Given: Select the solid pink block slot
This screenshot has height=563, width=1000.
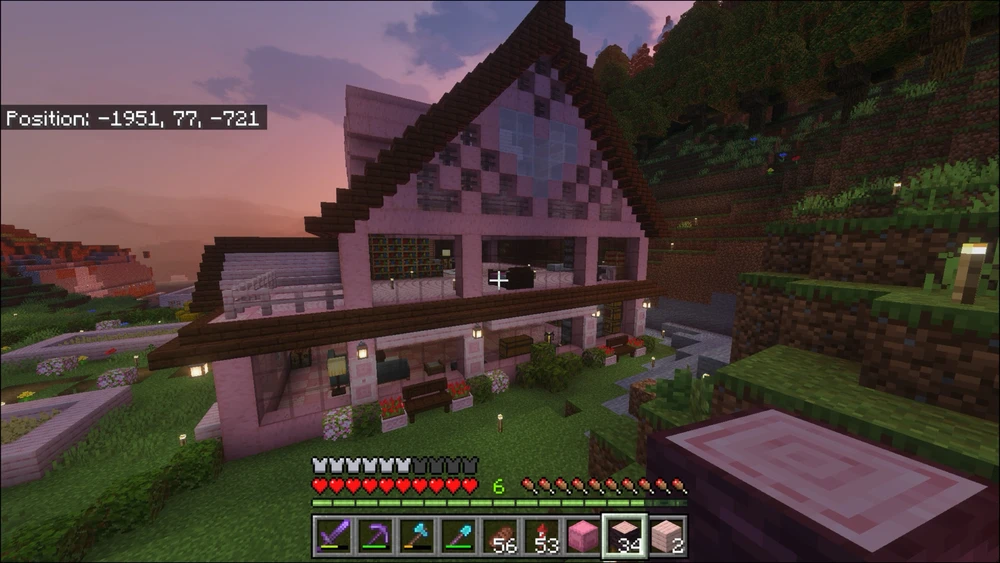Looking at the screenshot, I should (584, 536).
